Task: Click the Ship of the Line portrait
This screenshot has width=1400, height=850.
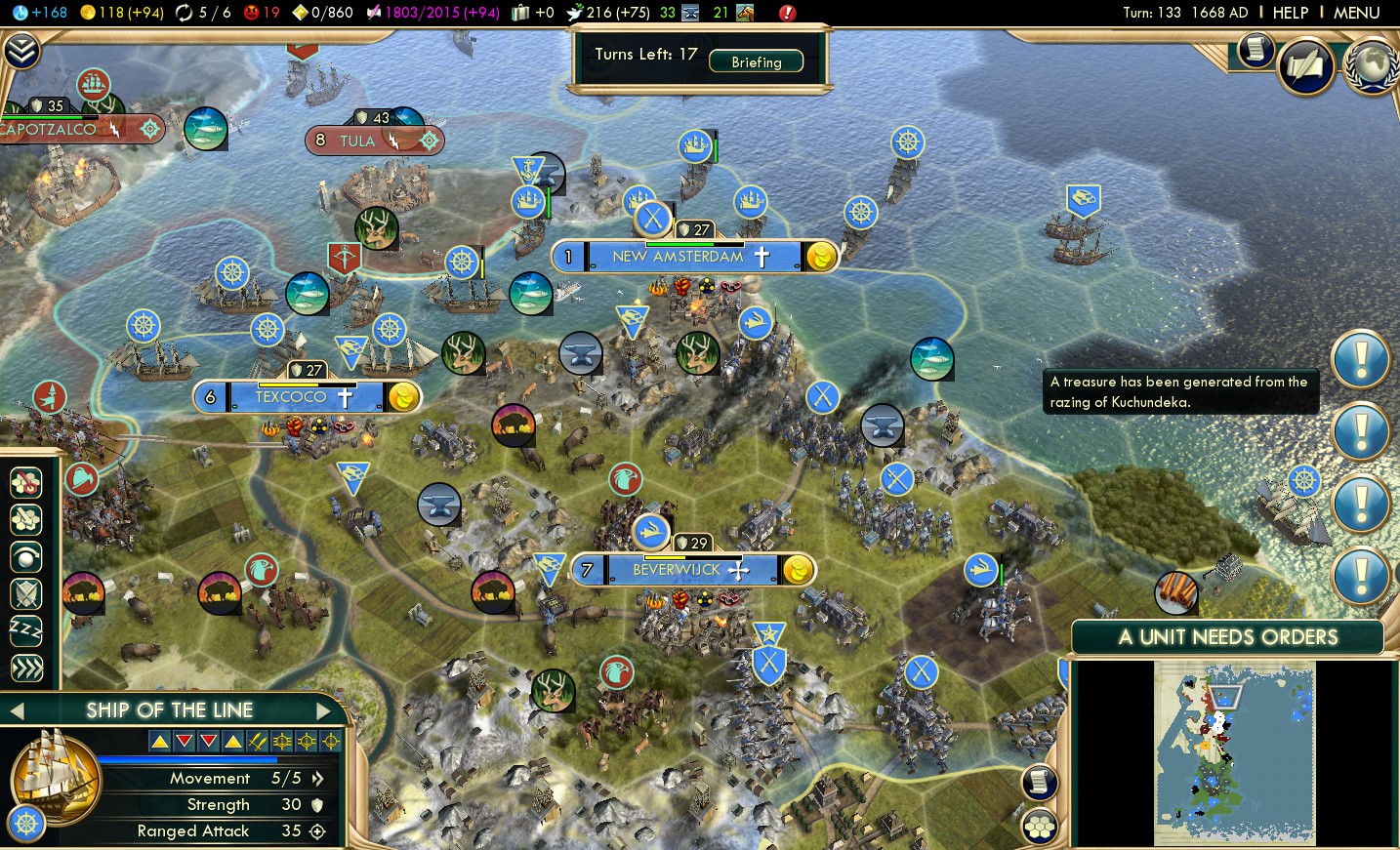Action: [54, 778]
